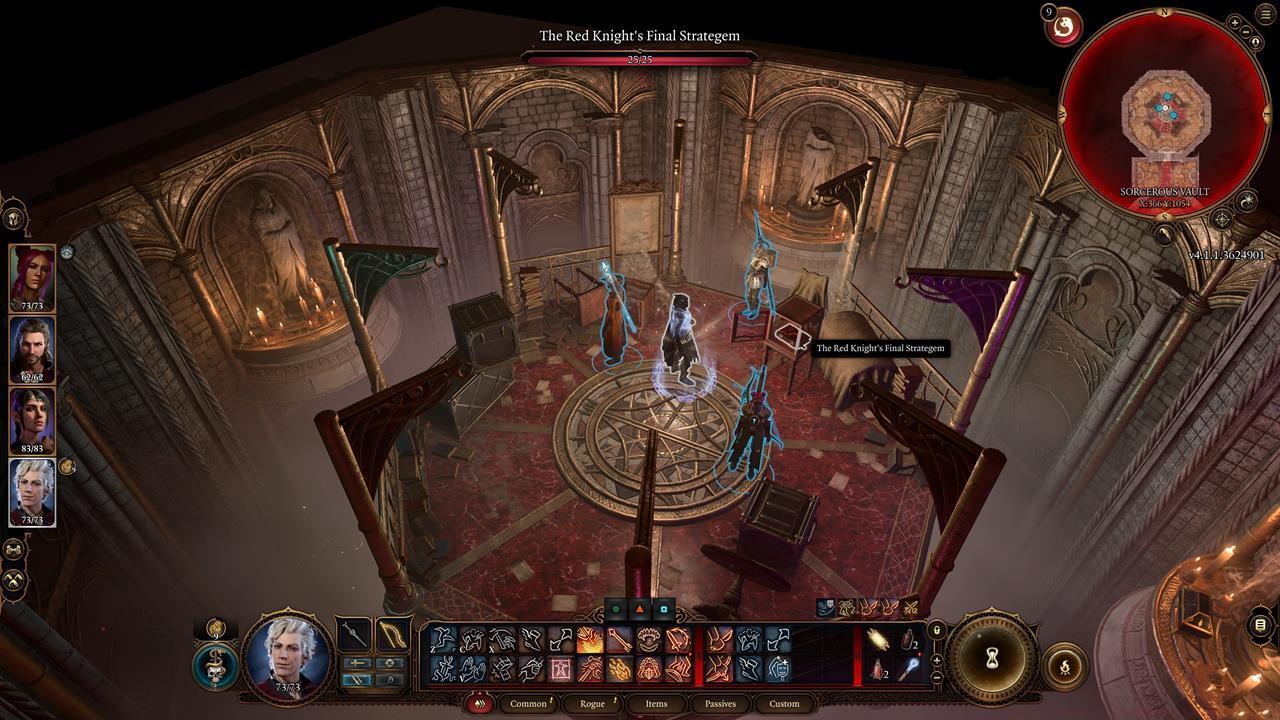
Task: Activate the Hide action on the hotbar
Action: pyautogui.click(x=472, y=639)
